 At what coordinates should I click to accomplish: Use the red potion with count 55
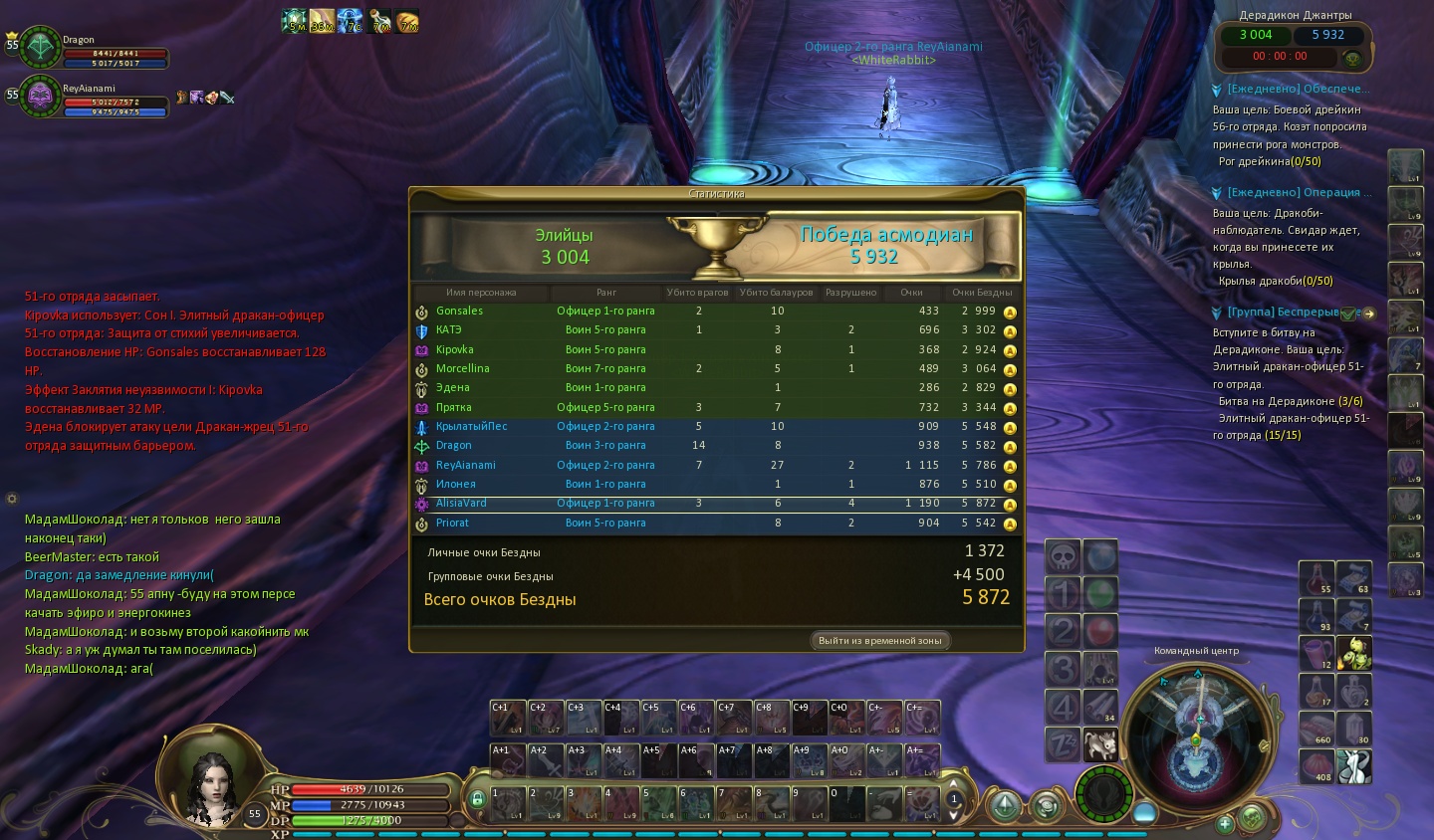click(1316, 578)
